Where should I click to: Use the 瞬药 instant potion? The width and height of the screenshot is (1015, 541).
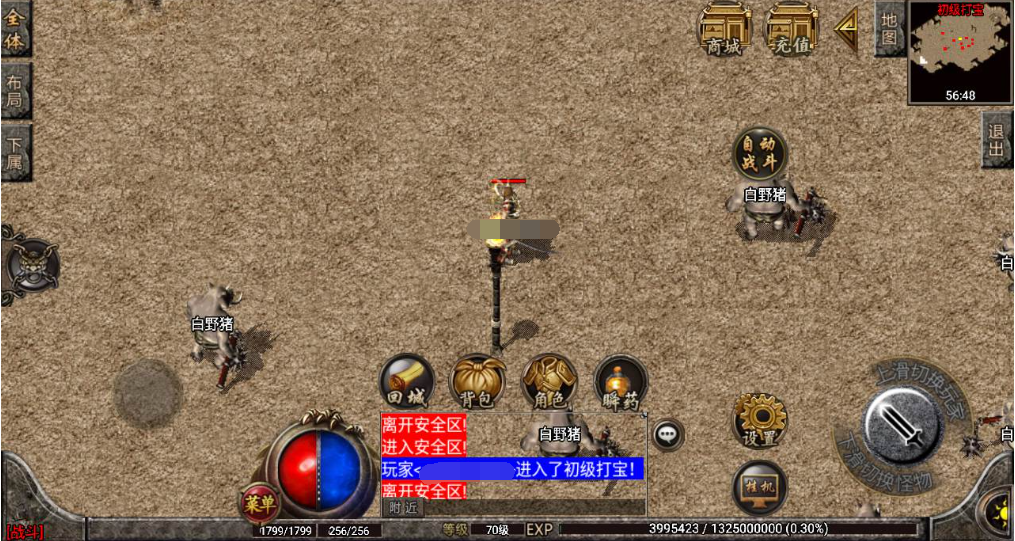[x=620, y=382]
